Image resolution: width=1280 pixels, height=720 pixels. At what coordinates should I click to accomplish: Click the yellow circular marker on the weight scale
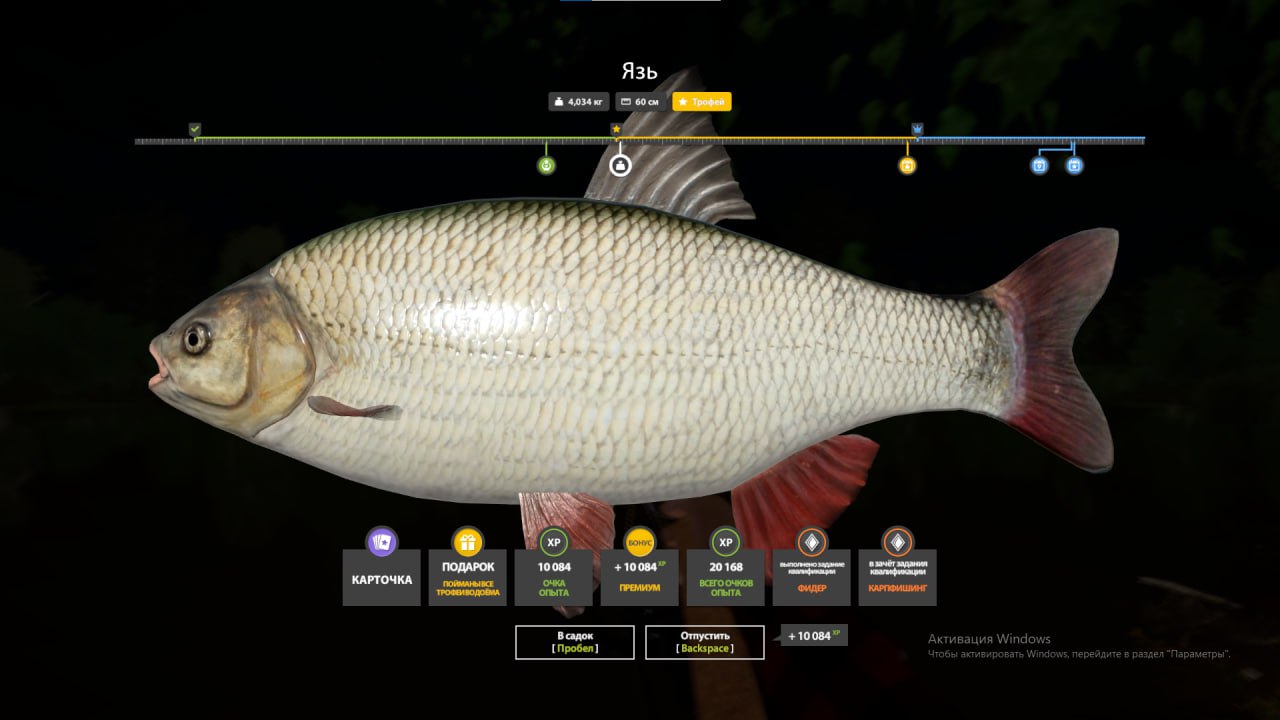(907, 165)
